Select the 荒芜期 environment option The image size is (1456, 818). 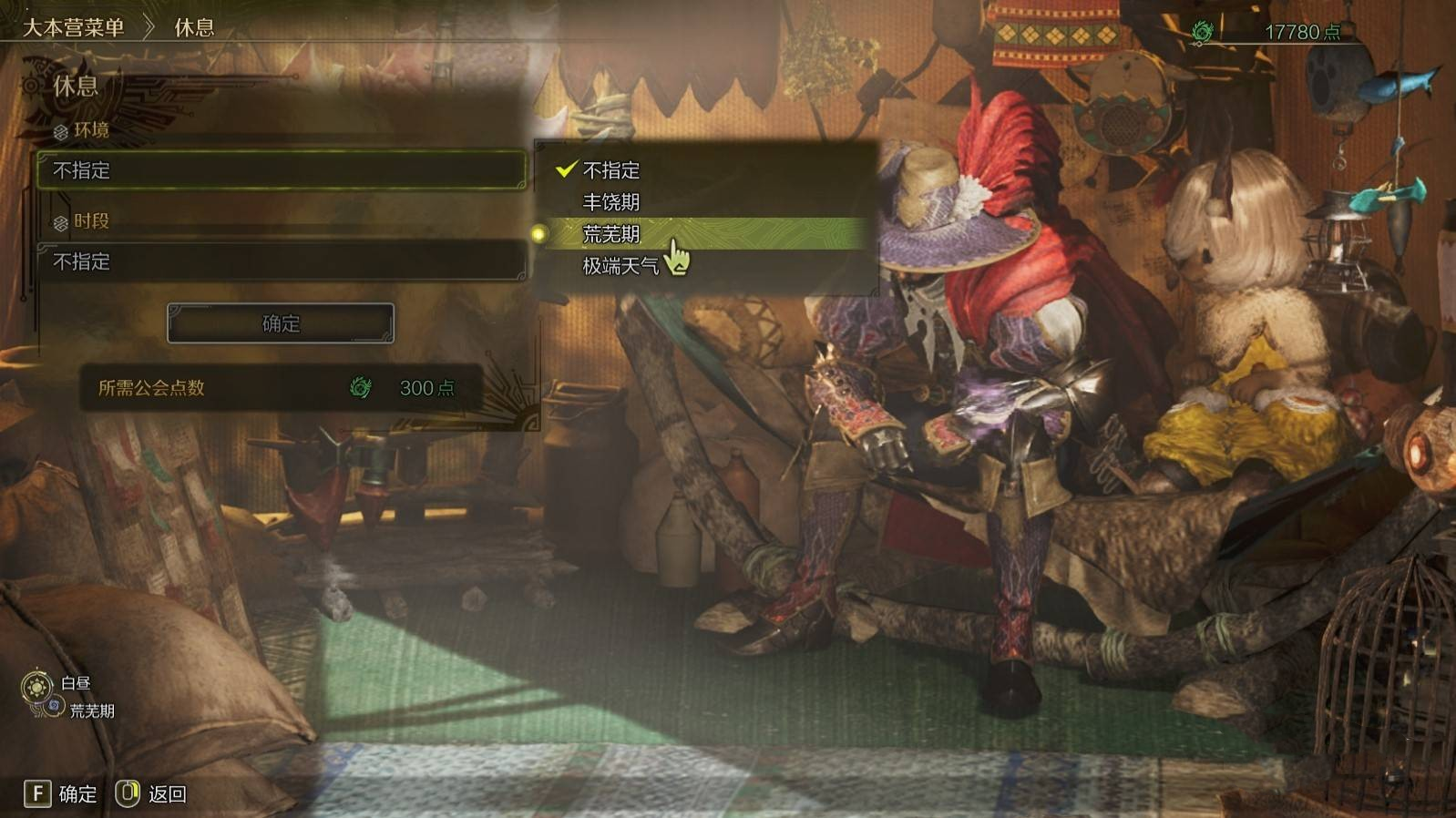tap(611, 234)
